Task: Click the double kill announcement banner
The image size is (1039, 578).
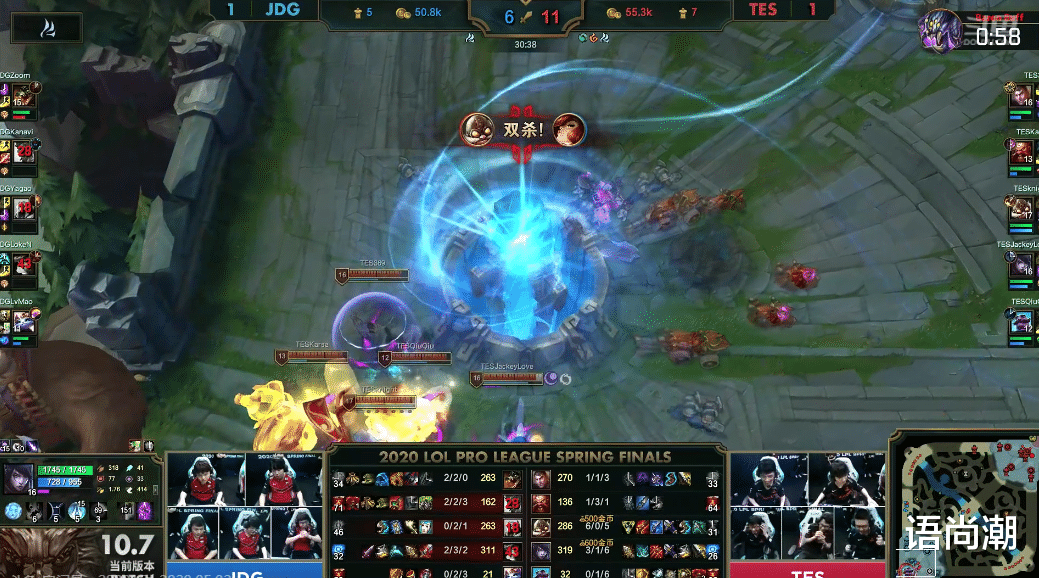Action: 523,129
